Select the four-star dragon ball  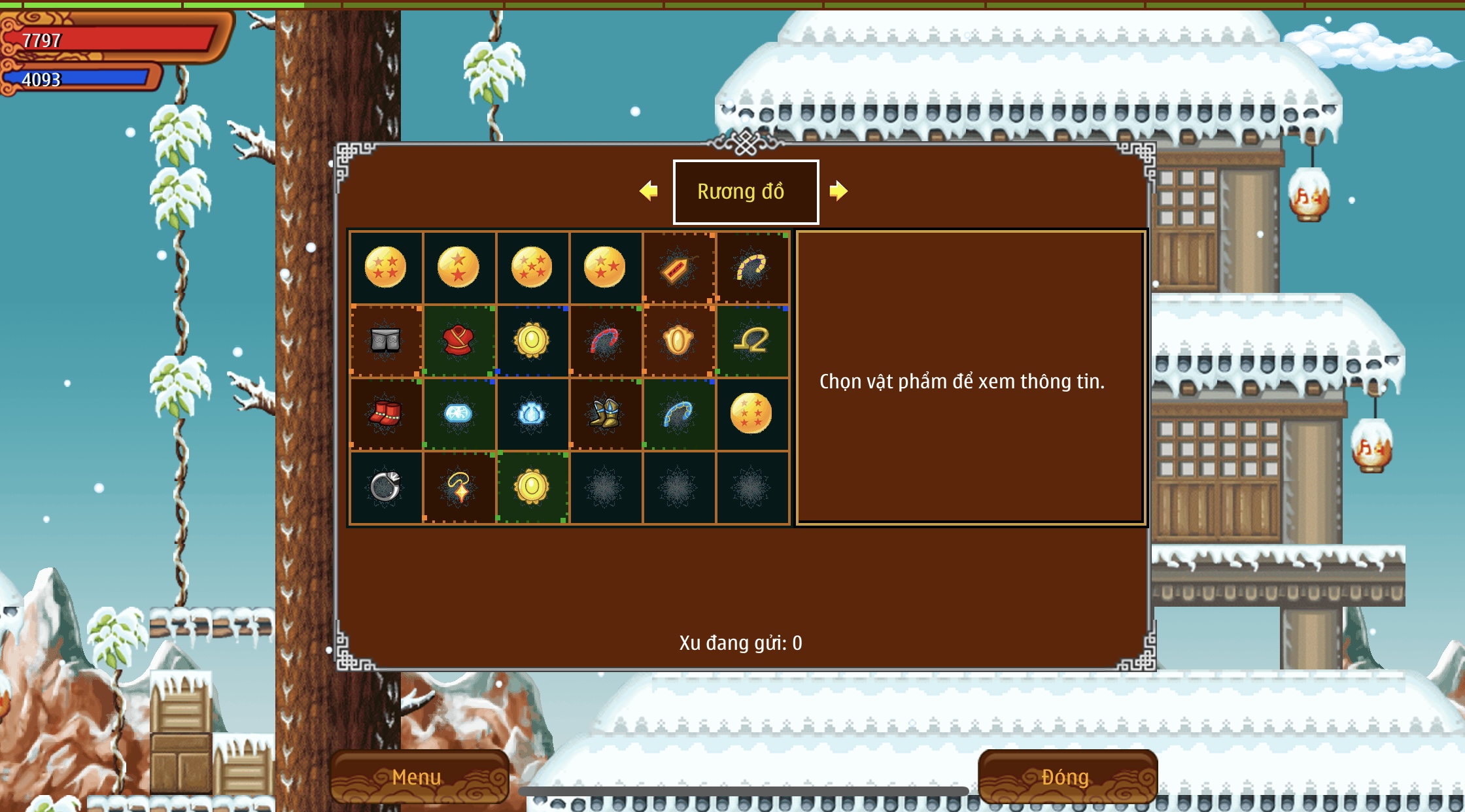coord(385,267)
